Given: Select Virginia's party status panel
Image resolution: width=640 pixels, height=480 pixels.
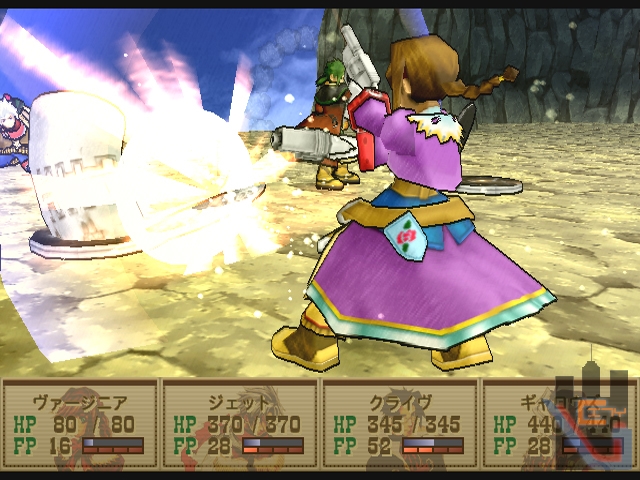Looking at the screenshot, I should tap(80, 424).
